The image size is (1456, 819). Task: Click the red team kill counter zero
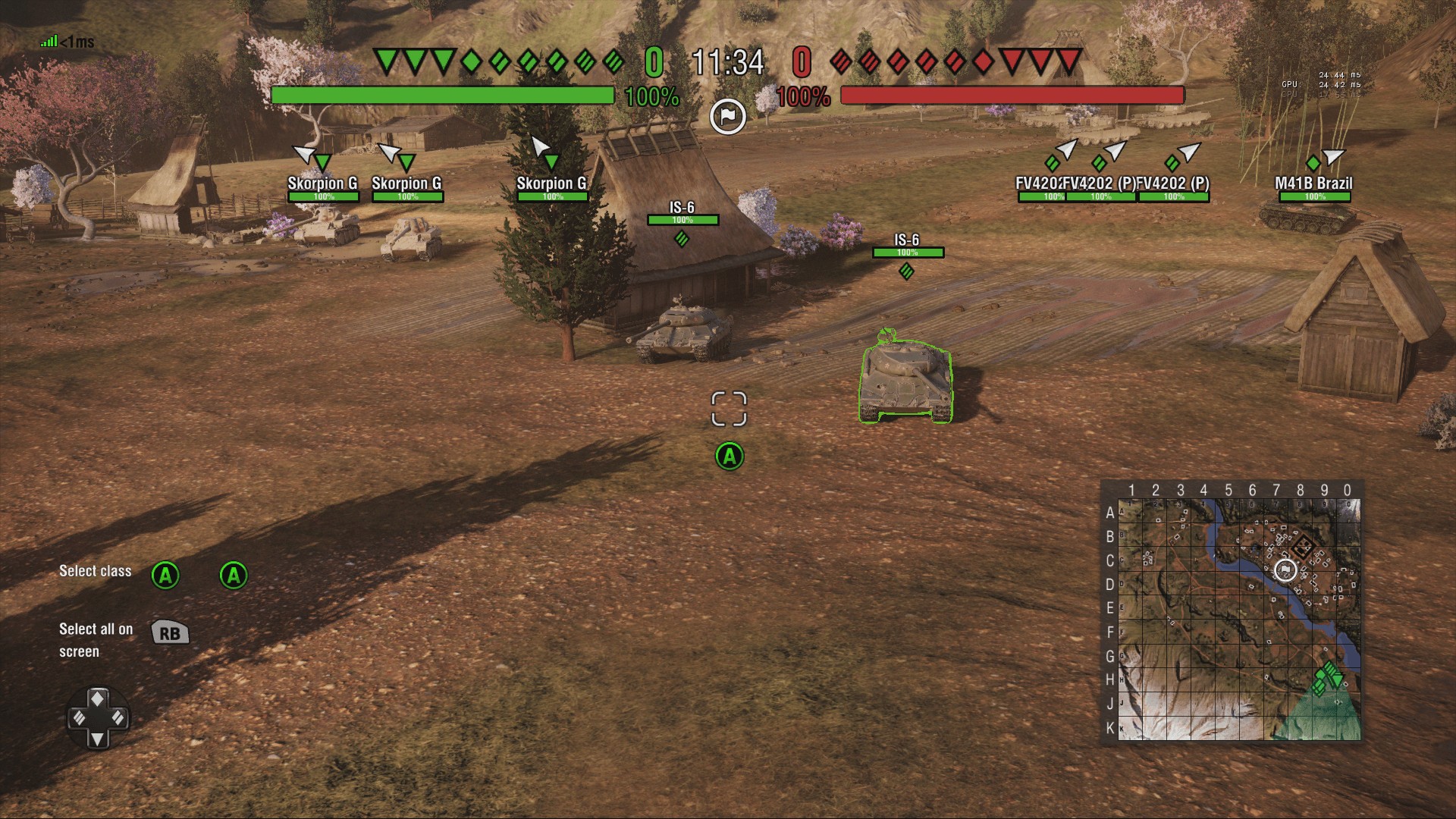pos(801,61)
